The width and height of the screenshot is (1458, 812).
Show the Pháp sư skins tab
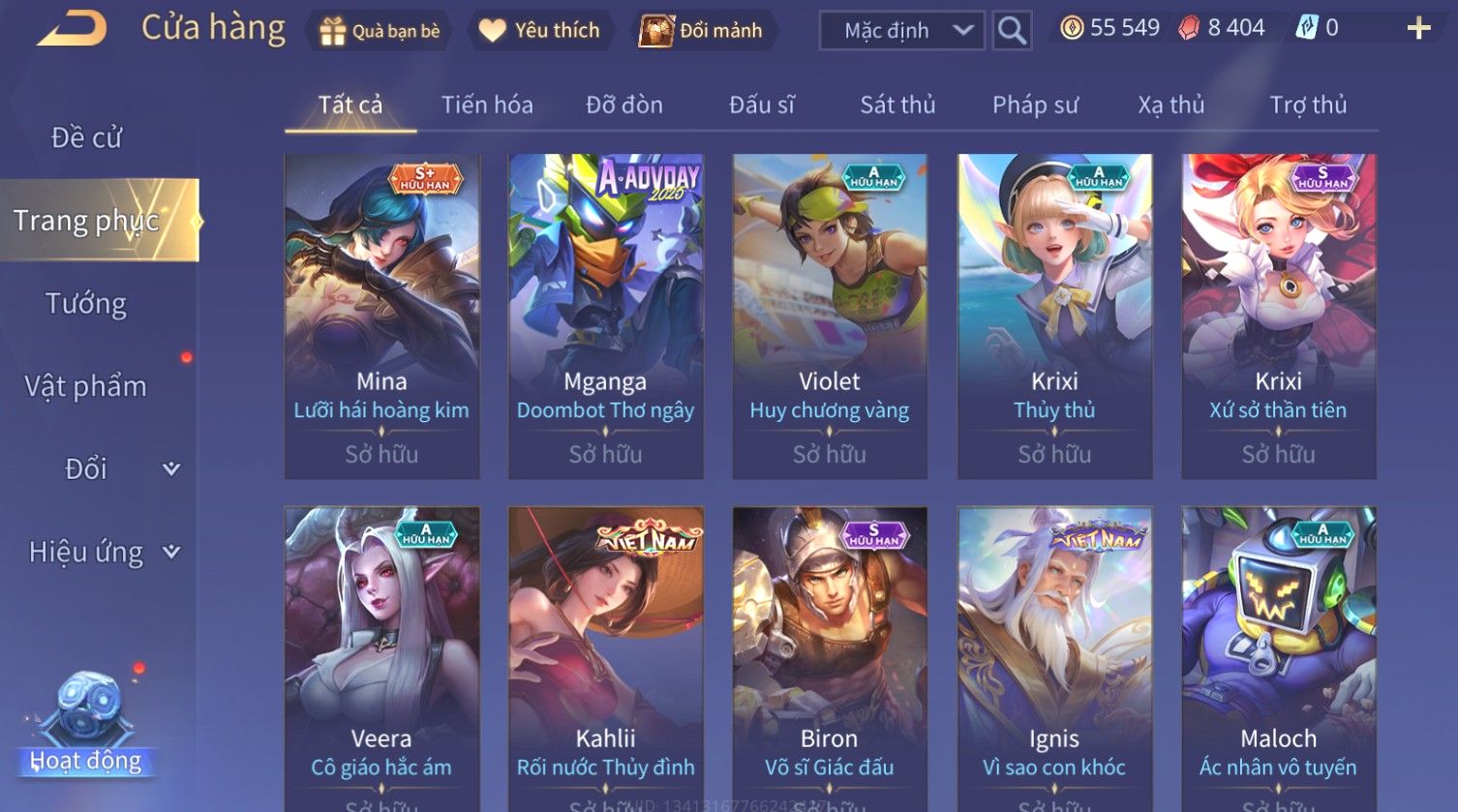point(1035,105)
